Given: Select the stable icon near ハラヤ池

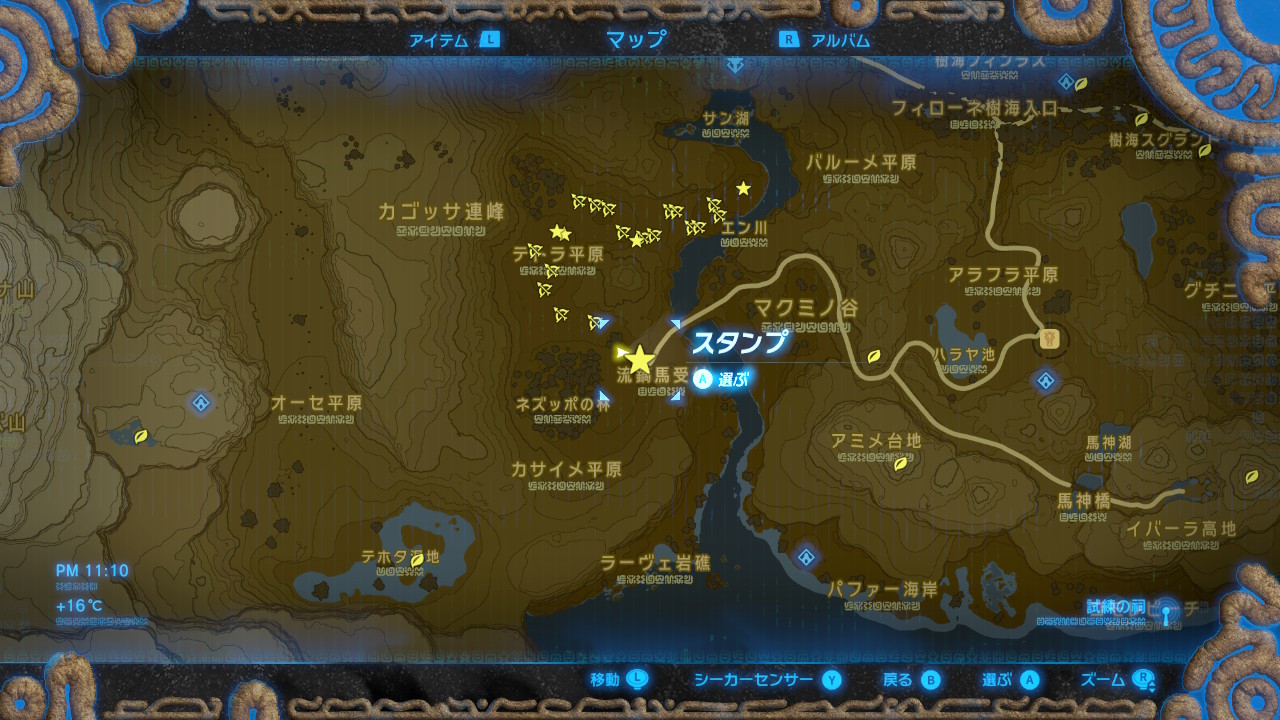Looking at the screenshot, I should tap(1049, 338).
